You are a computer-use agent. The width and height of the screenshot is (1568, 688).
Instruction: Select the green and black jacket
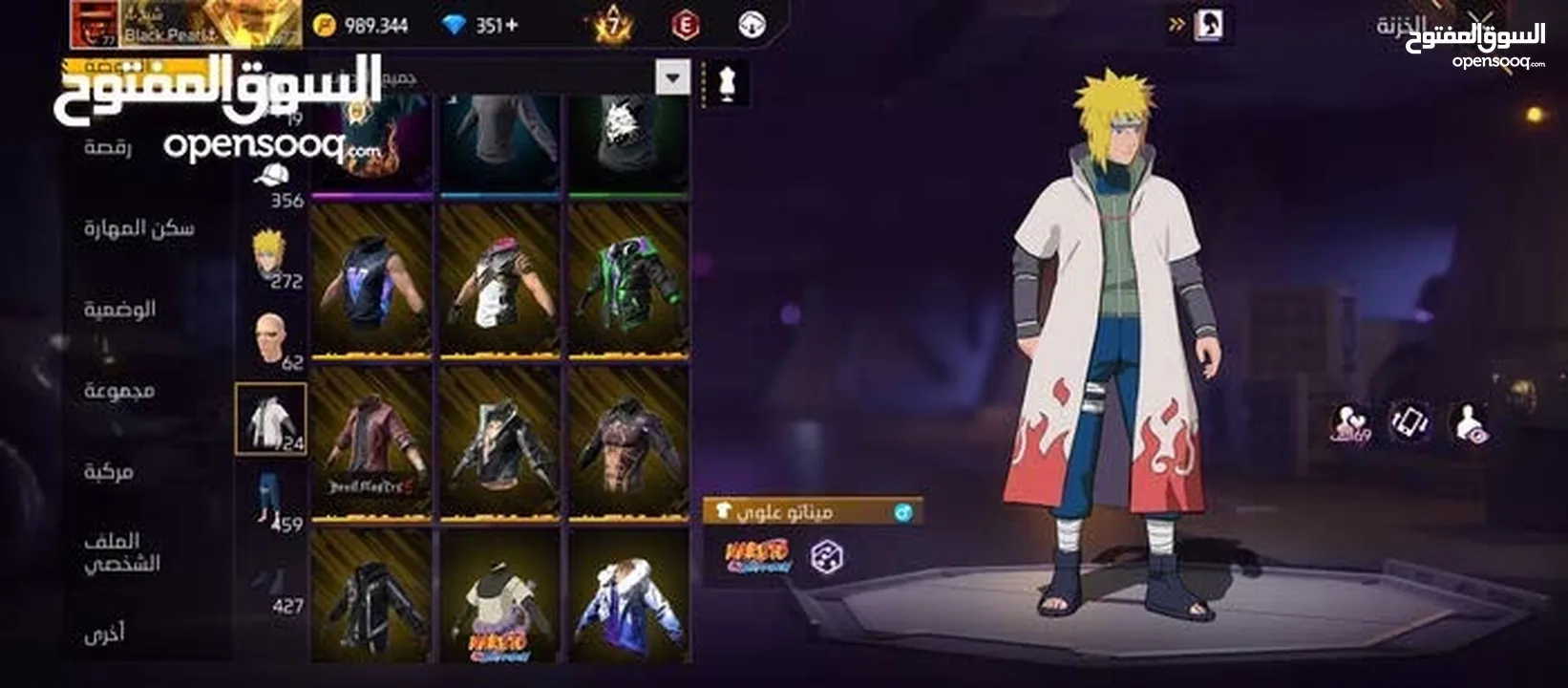(x=628, y=282)
